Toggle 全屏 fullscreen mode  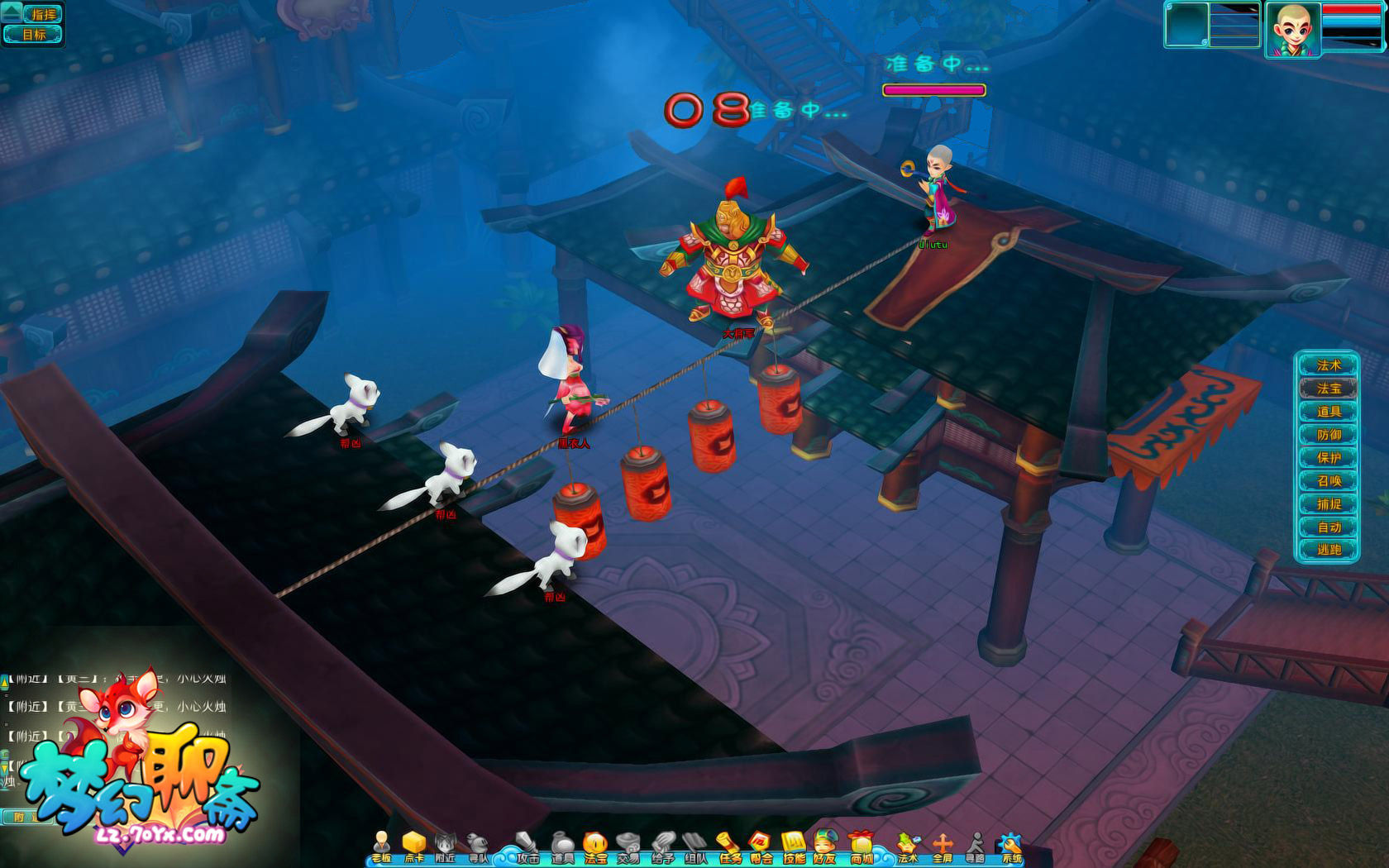tap(943, 847)
